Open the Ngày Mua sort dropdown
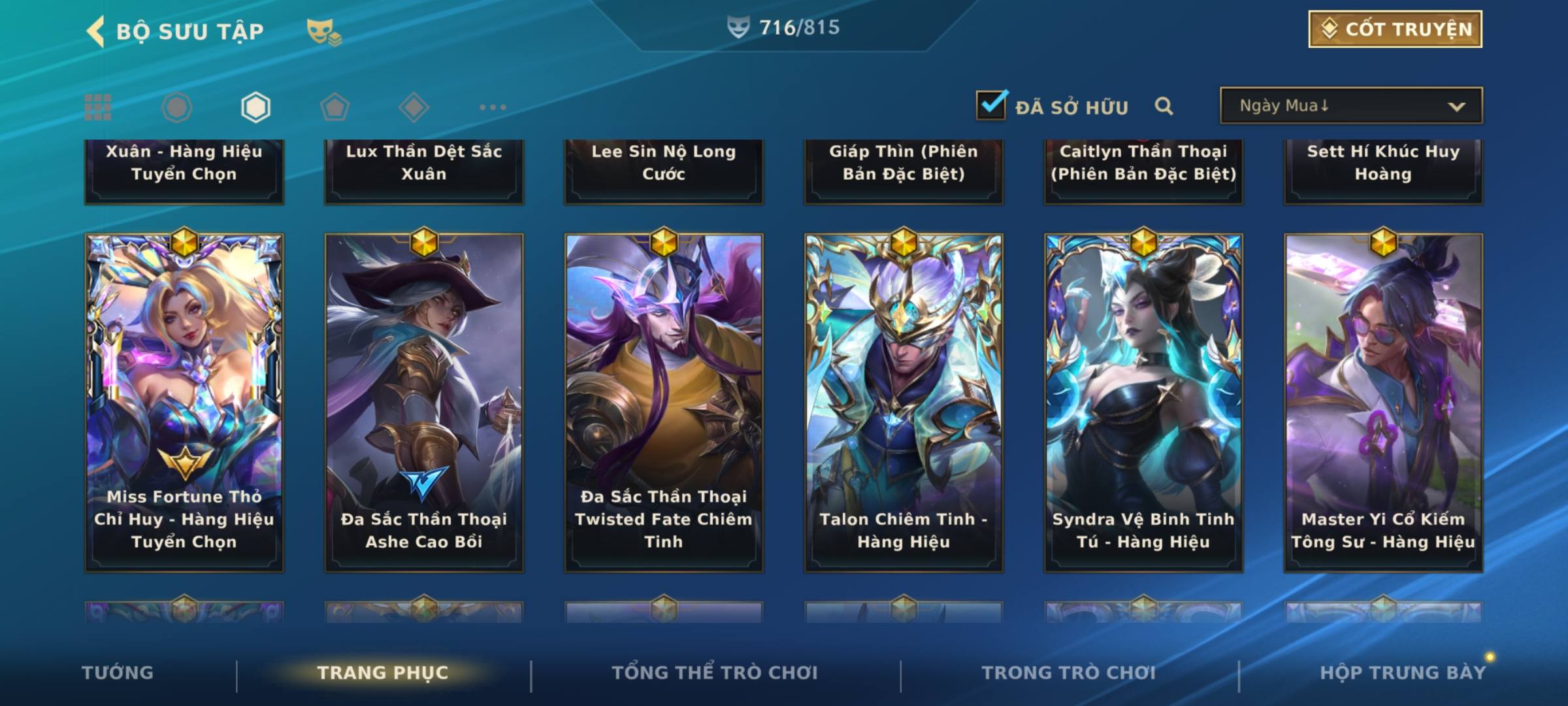Viewport: 1568px width, 706px height. tap(1350, 106)
